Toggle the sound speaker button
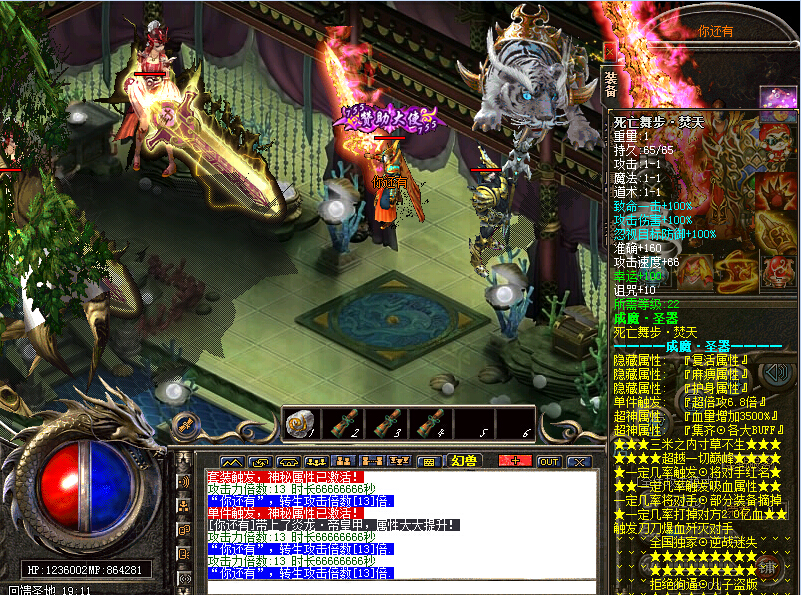801x595 pixels. click(x=775, y=374)
